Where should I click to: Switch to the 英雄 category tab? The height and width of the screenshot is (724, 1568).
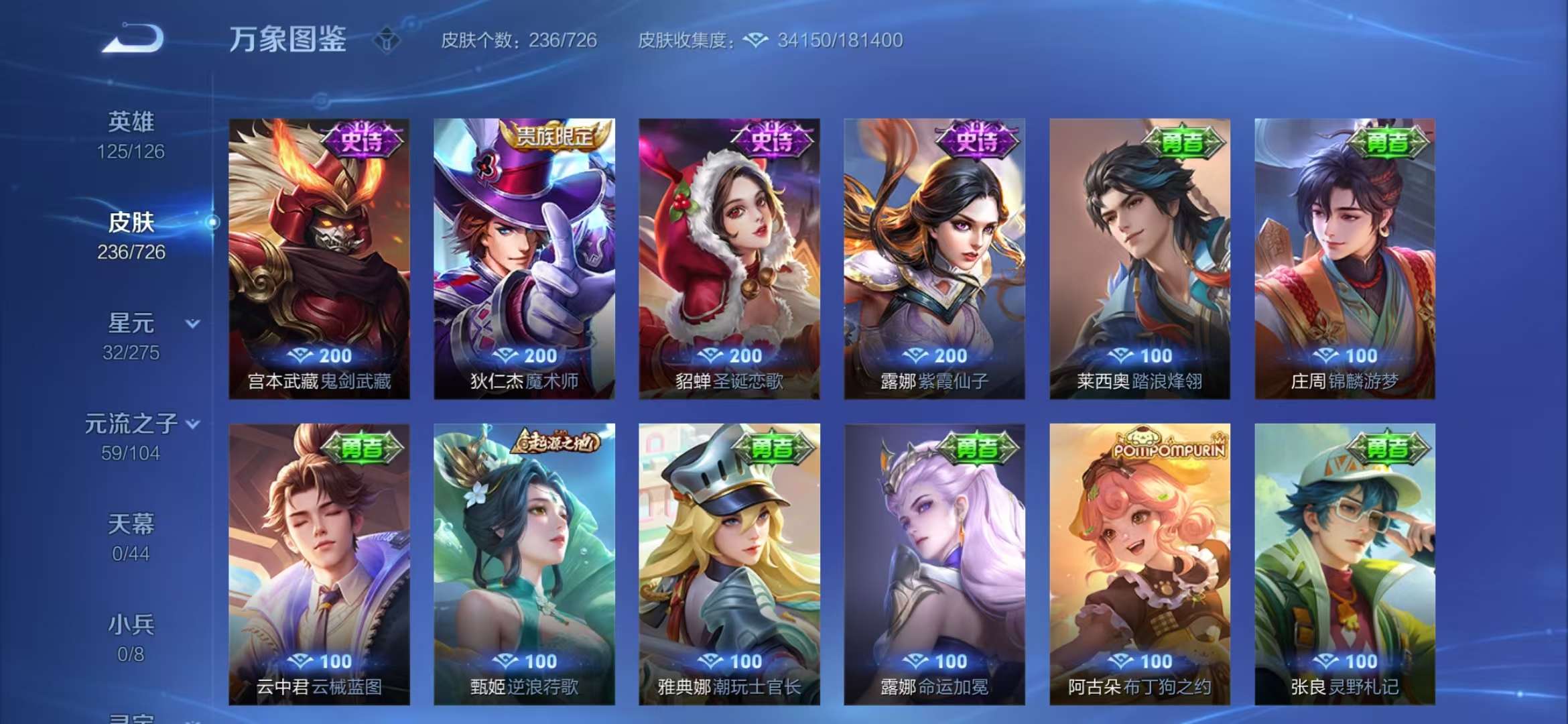point(131,121)
